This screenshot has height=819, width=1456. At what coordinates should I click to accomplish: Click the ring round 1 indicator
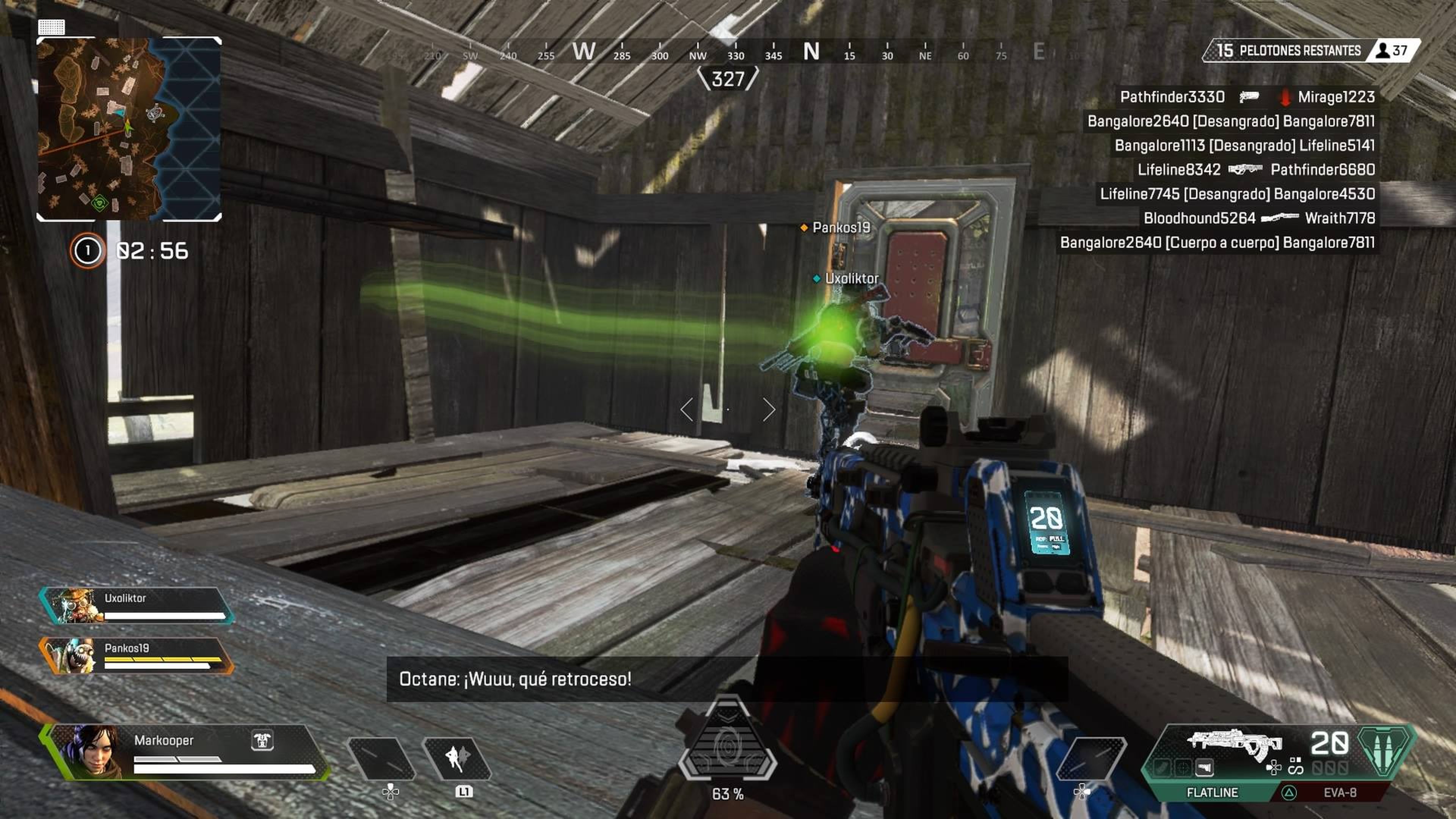88,250
